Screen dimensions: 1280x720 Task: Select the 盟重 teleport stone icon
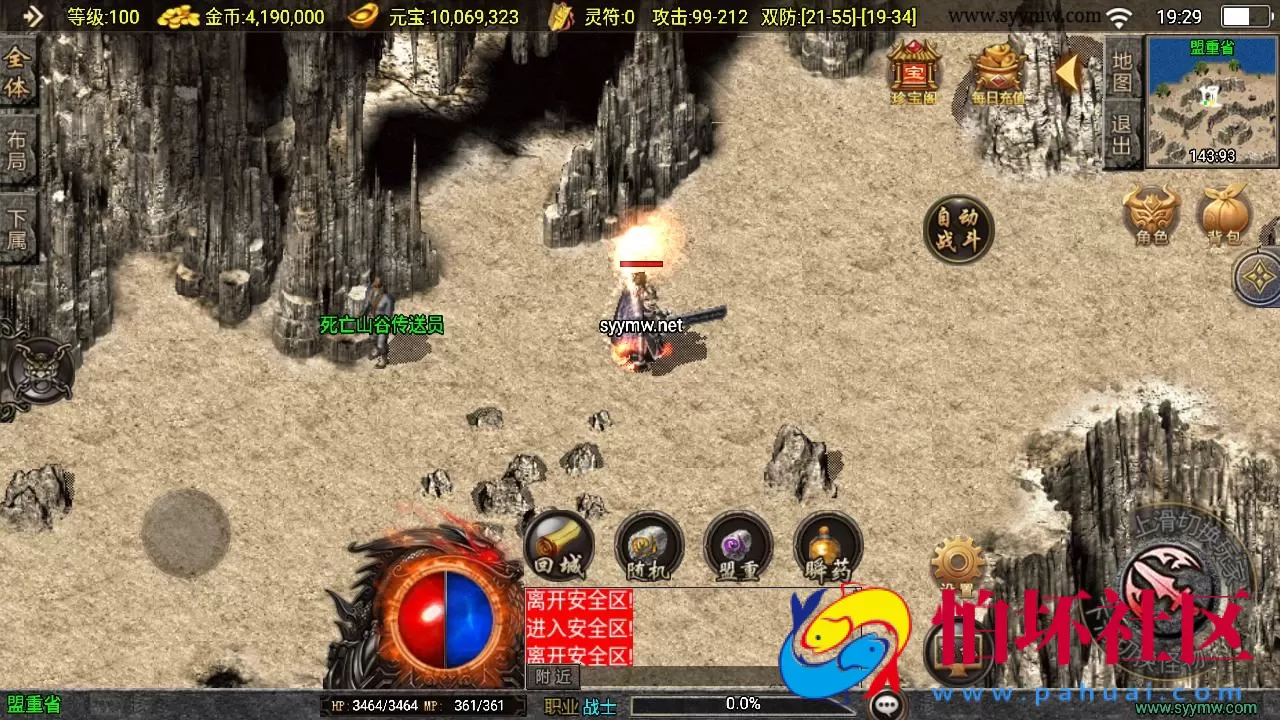(738, 548)
